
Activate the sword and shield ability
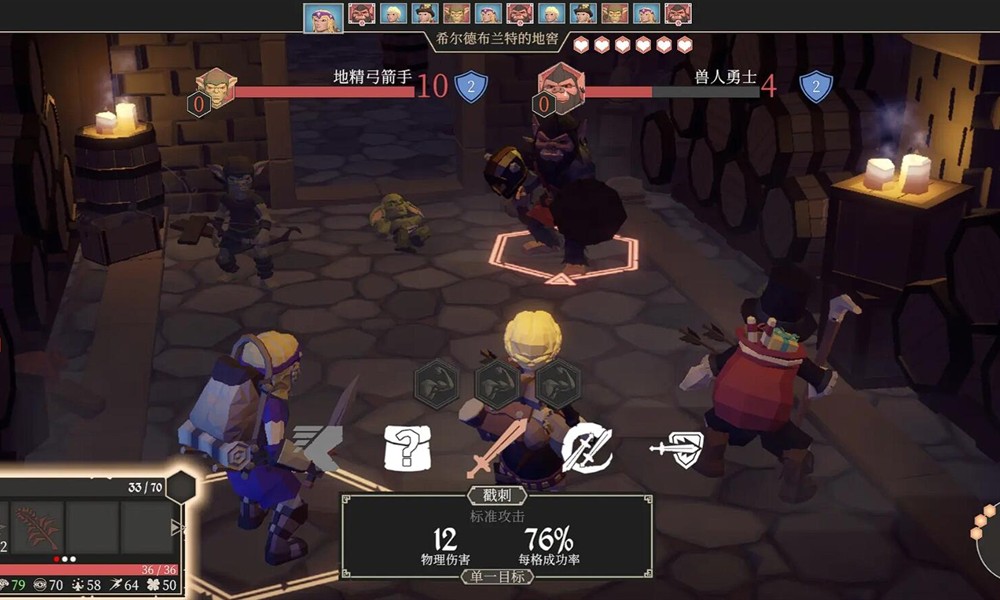point(676,450)
